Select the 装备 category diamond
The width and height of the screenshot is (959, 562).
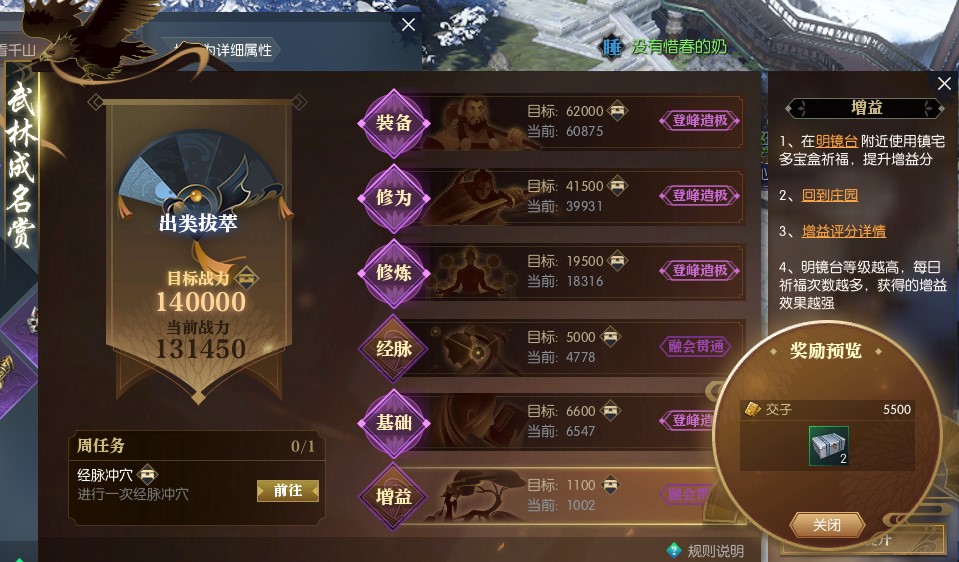[x=394, y=122]
